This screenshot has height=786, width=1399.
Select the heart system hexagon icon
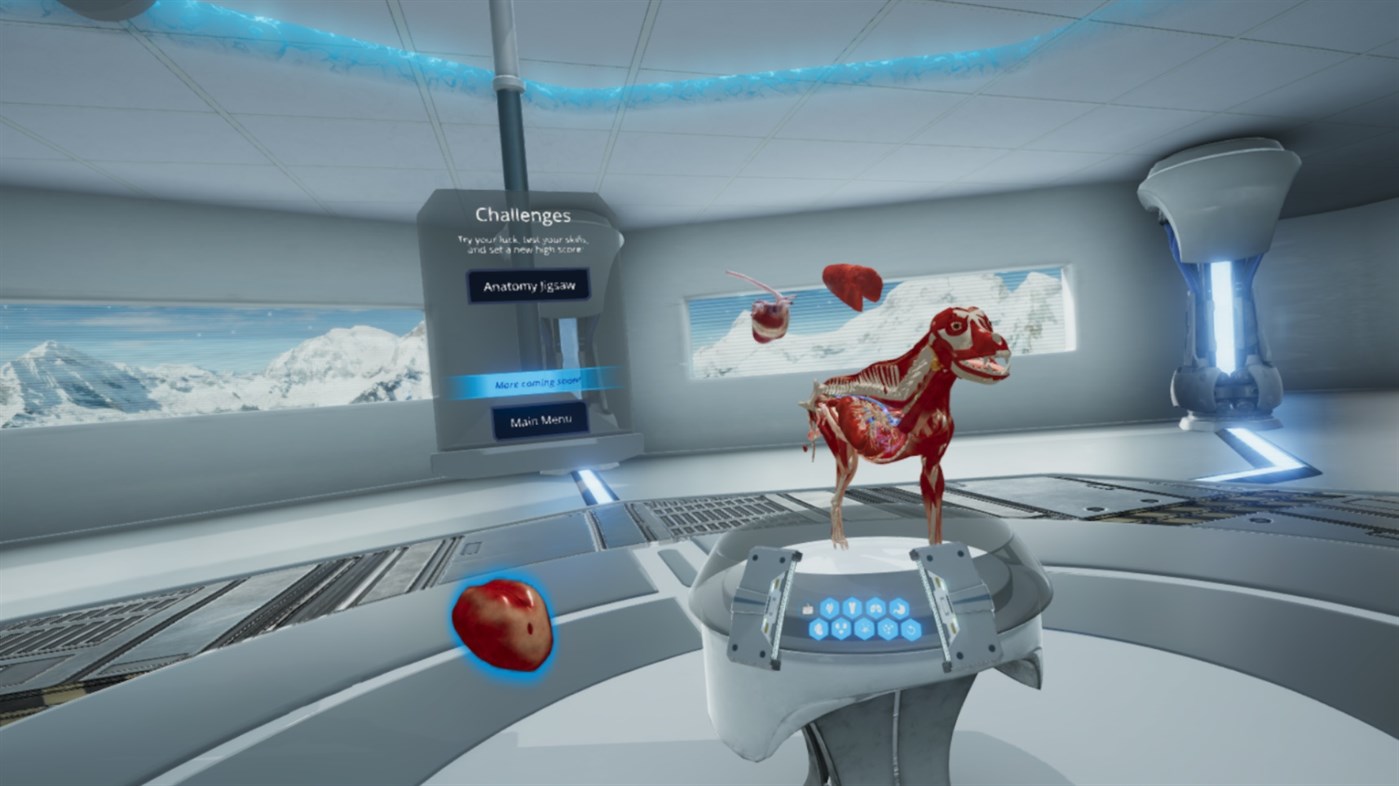tap(828, 608)
